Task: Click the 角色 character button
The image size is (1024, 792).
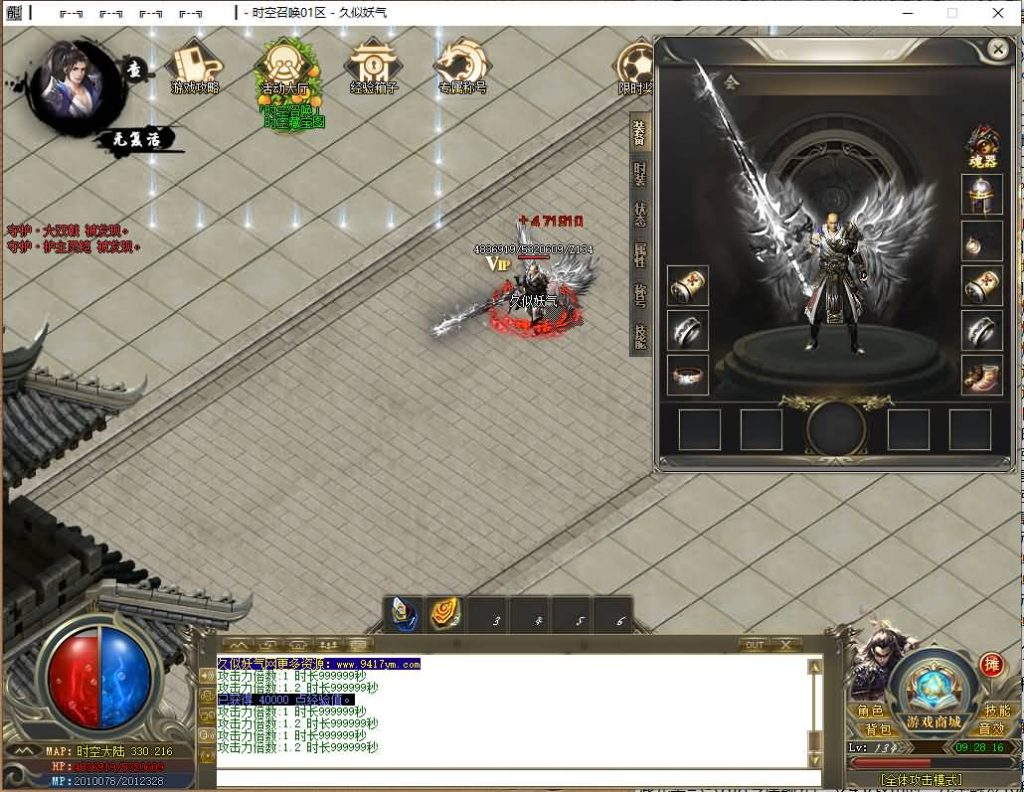Action: 871,711
